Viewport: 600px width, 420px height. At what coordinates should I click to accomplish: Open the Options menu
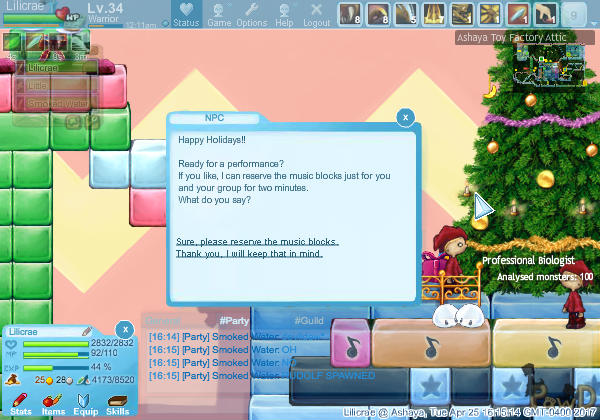(x=251, y=14)
